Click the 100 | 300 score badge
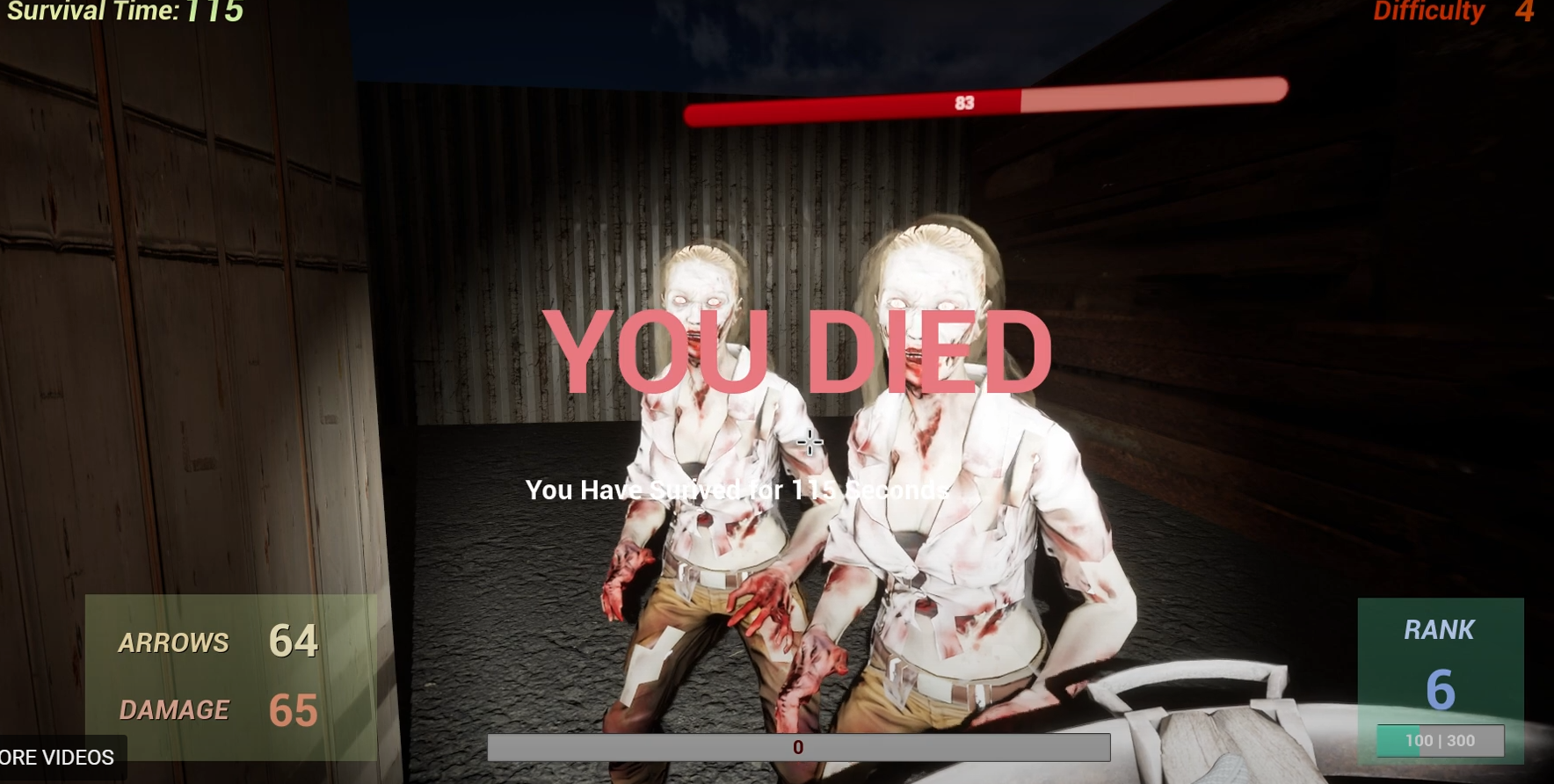Screen dimensions: 1554x784 click(1441, 741)
